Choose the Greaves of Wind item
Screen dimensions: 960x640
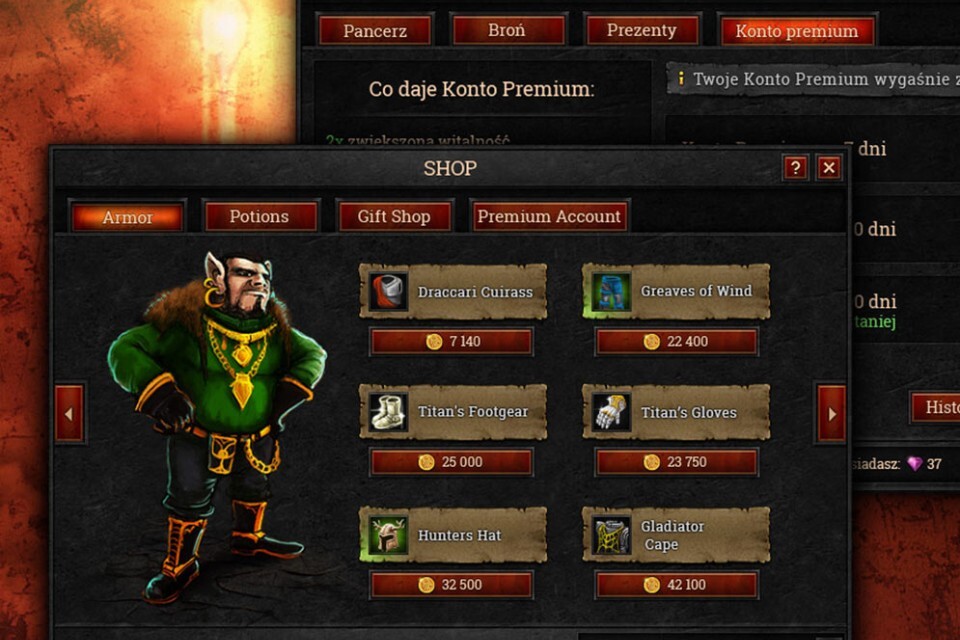pos(676,291)
